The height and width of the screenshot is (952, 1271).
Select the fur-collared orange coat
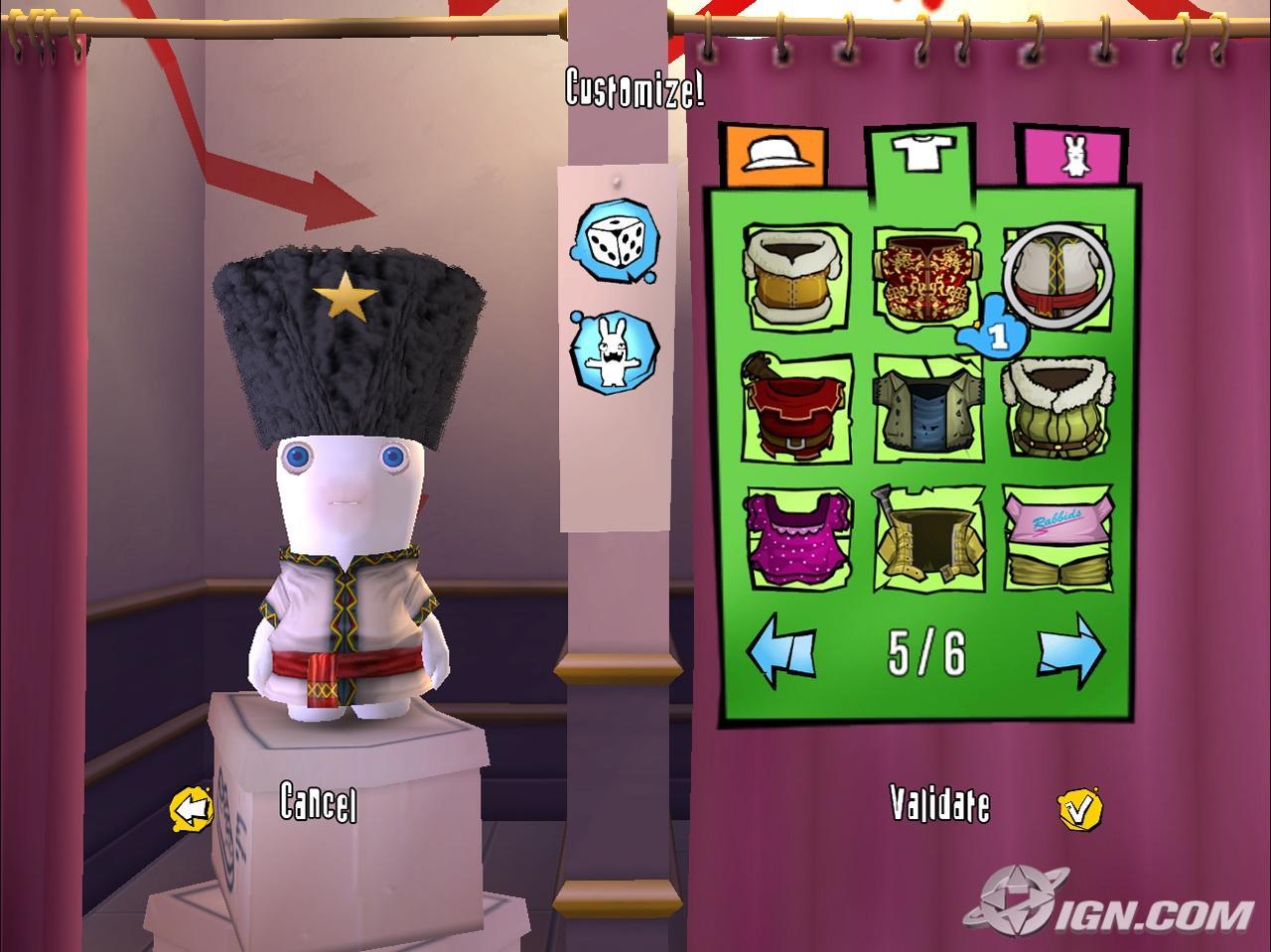point(796,275)
